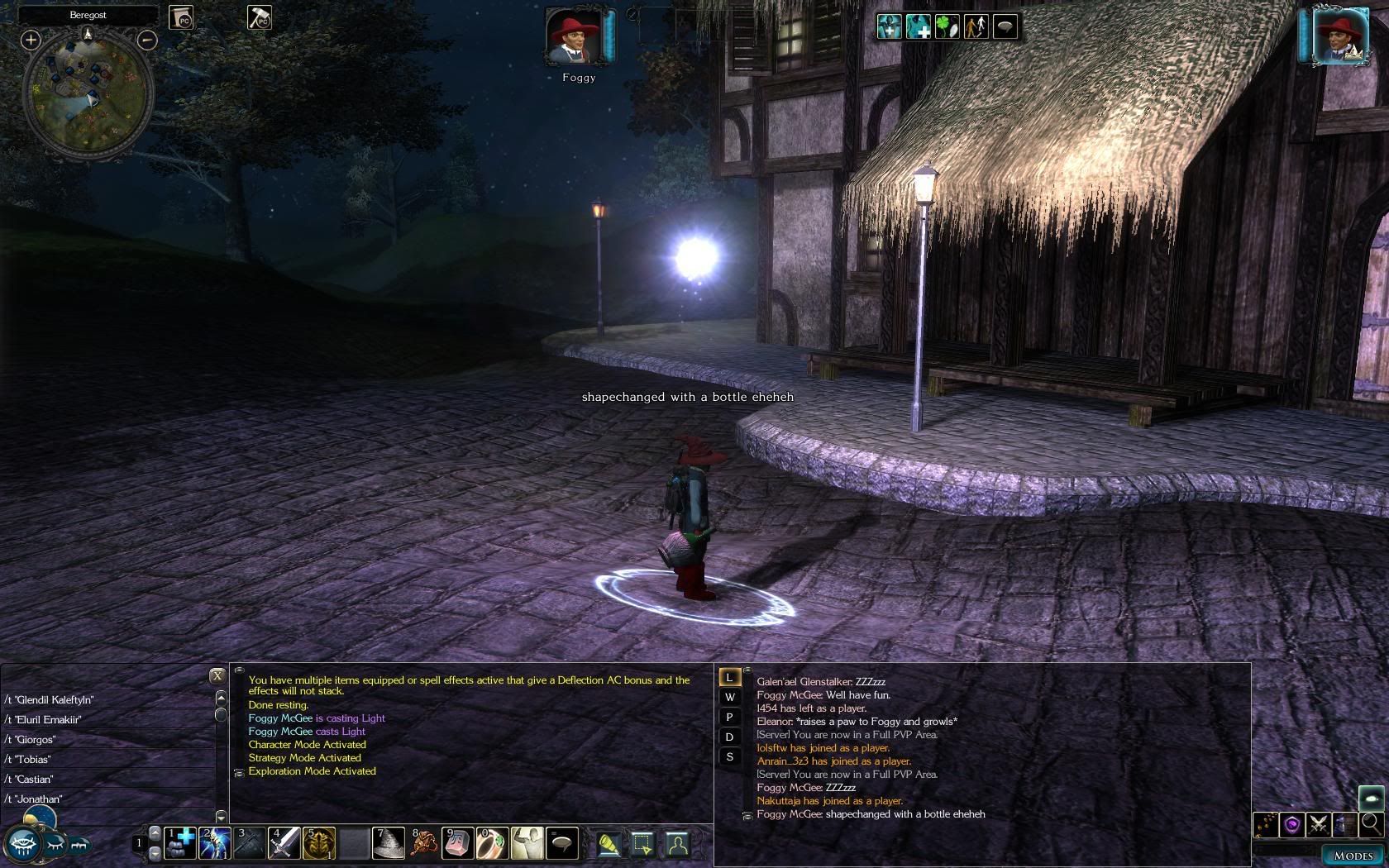This screenshot has height=868, width=1389.
Task: Select the sword in hotbar slot 4
Action: coord(284,843)
